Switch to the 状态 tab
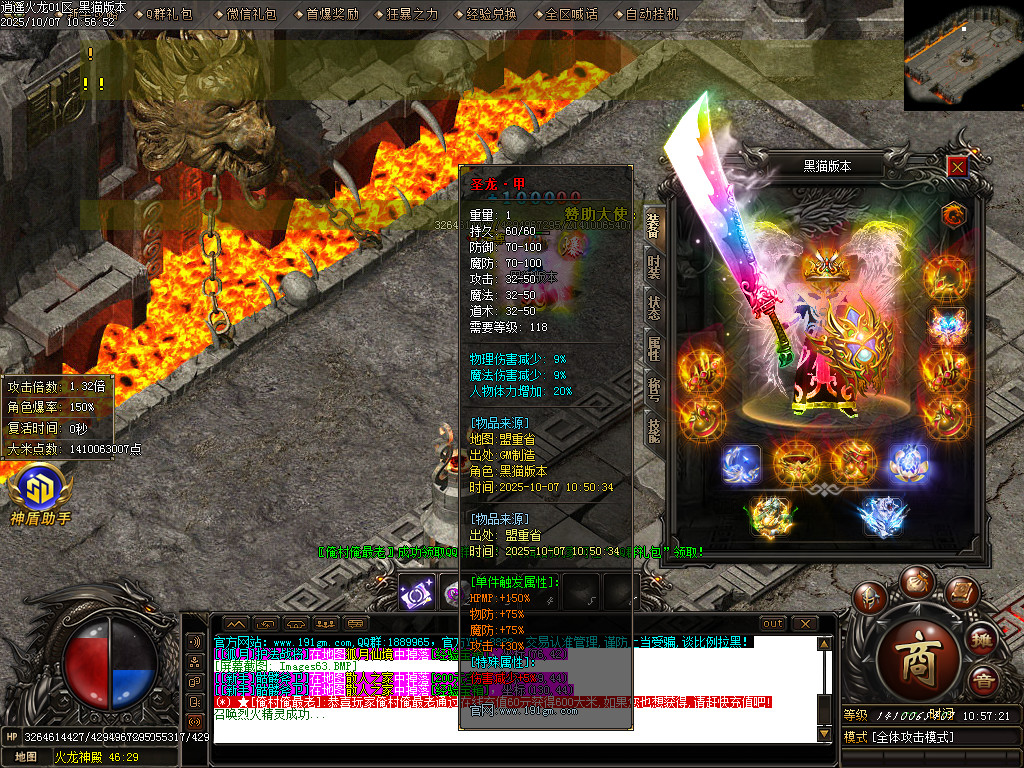Screen dimensions: 1024x768 (x=653, y=308)
